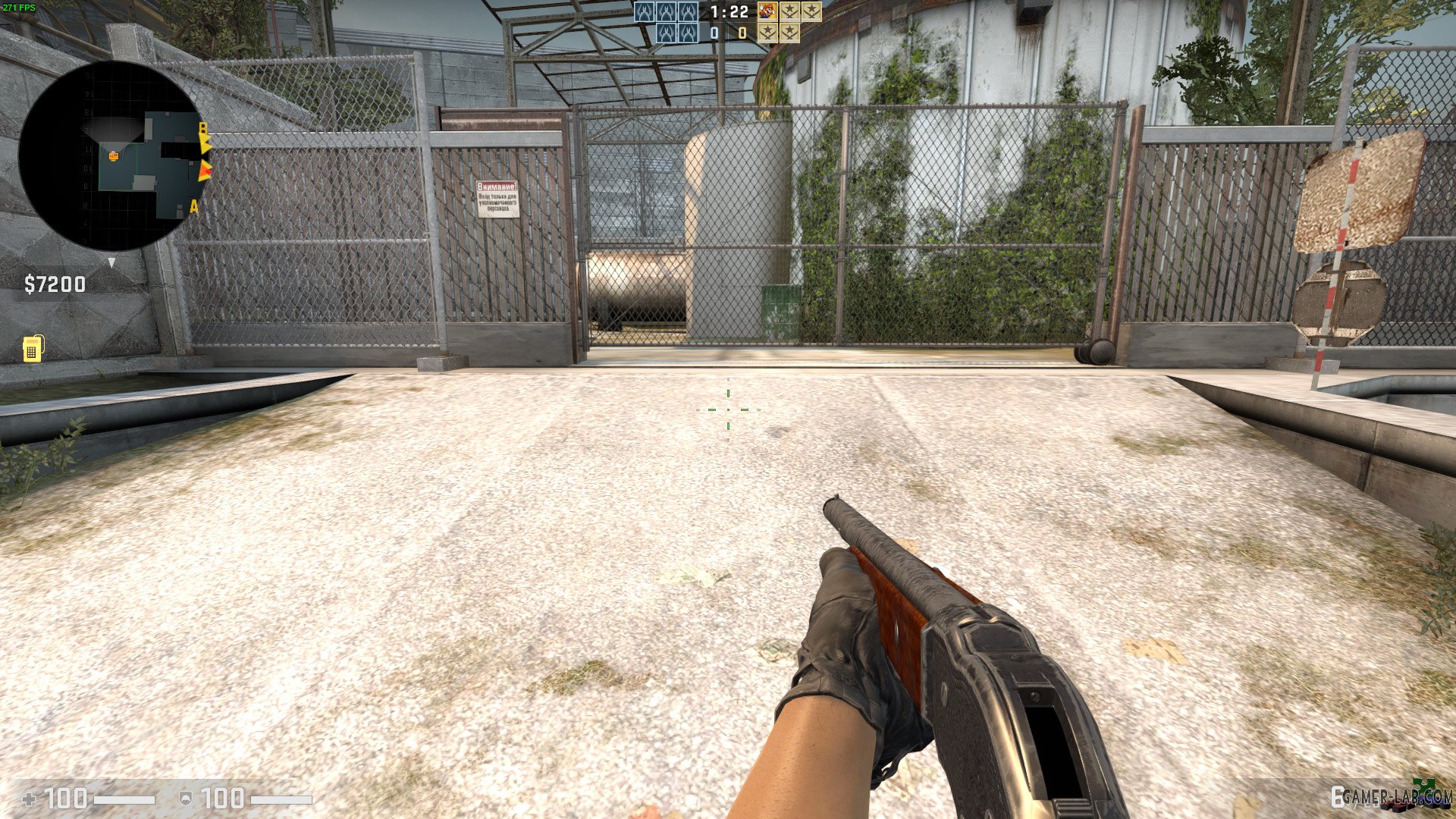Click an Elite Crew Terrorist avatar
The height and width of the screenshot is (819, 1456).
(791, 12)
